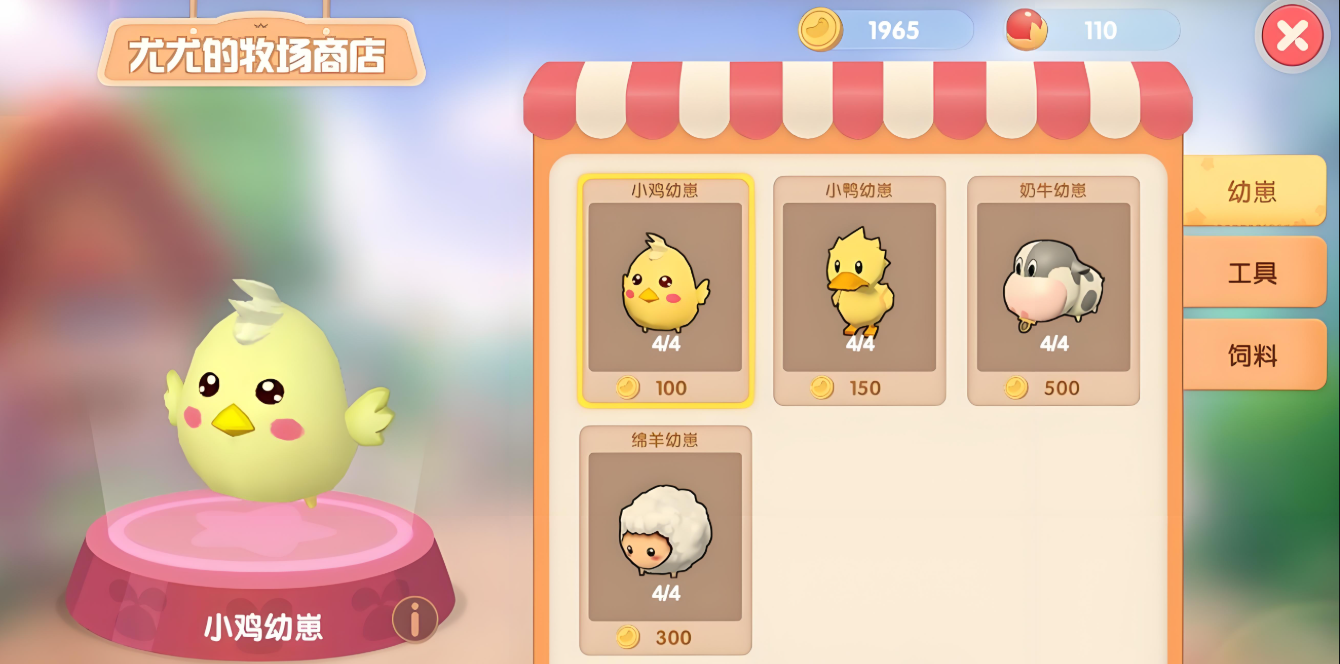
Task: Select the 绵羊幼崽 lamb card
Action: coord(665,540)
